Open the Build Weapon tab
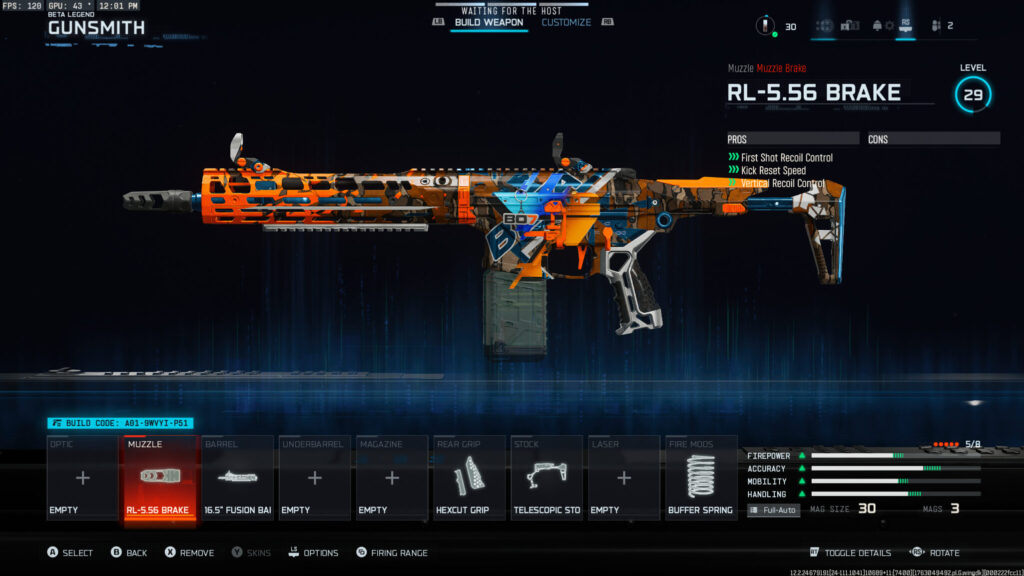This screenshot has width=1024, height=576. tap(489, 22)
